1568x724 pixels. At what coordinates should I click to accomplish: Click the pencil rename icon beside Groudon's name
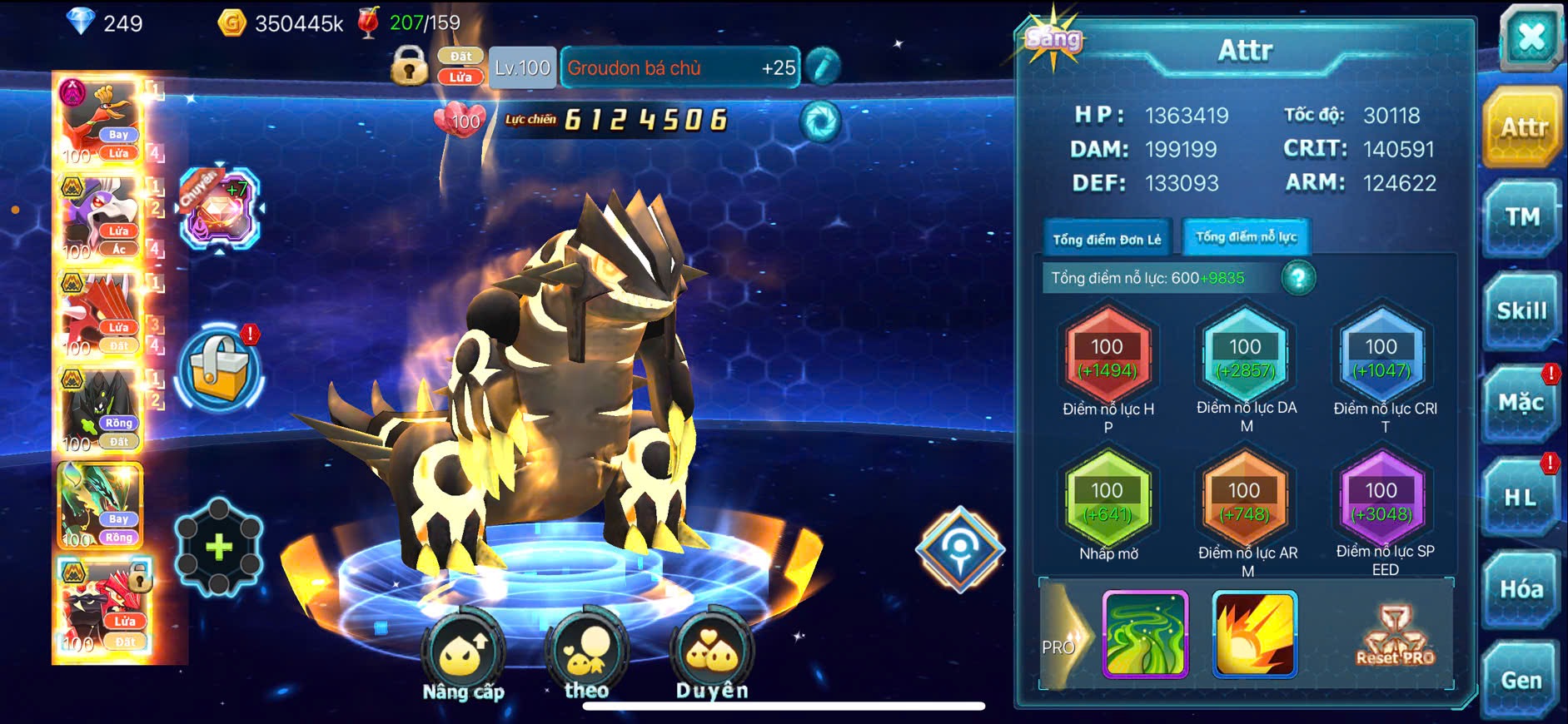pyautogui.click(x=823, y=67)
